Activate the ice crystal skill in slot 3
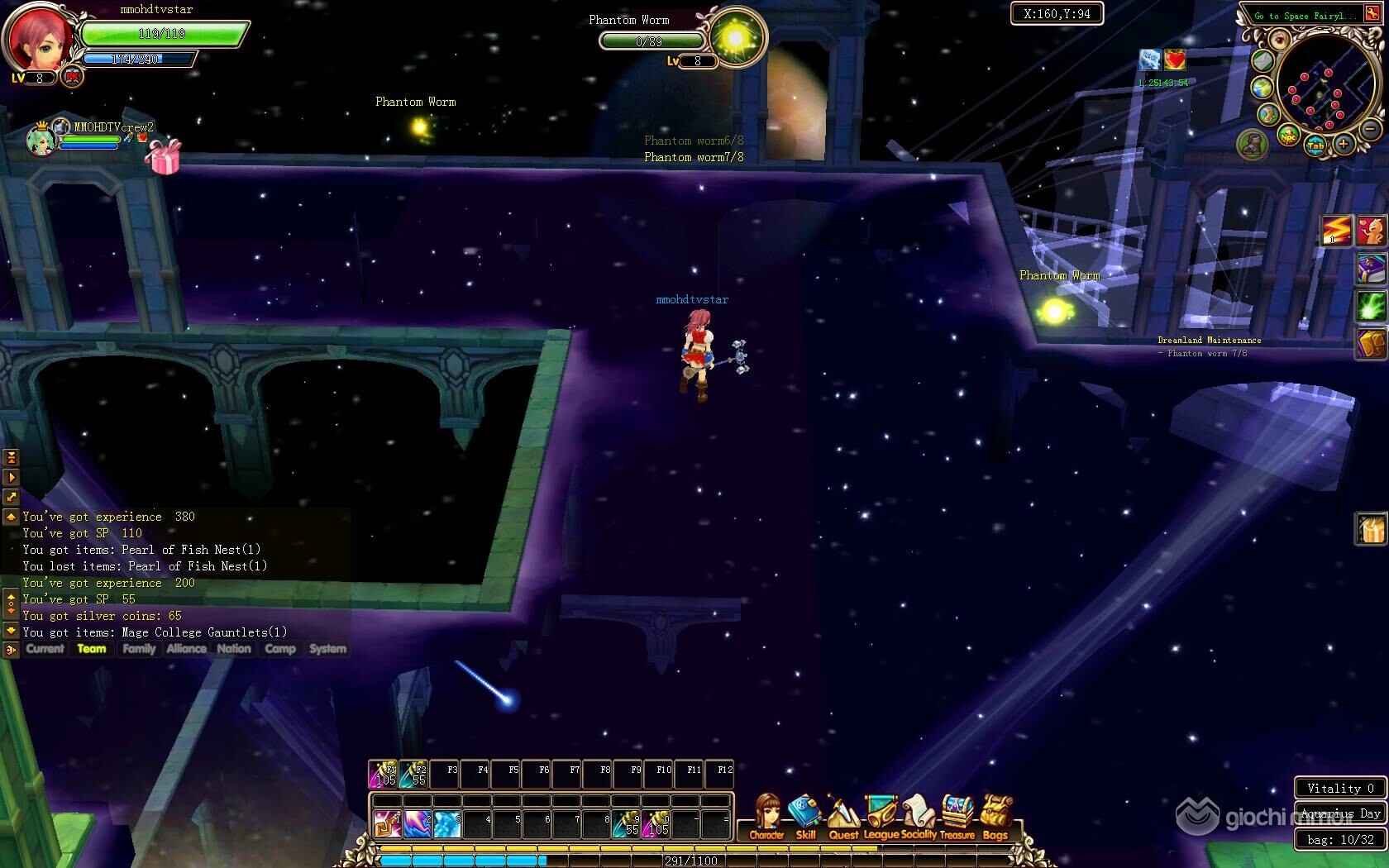 (446, 823)
